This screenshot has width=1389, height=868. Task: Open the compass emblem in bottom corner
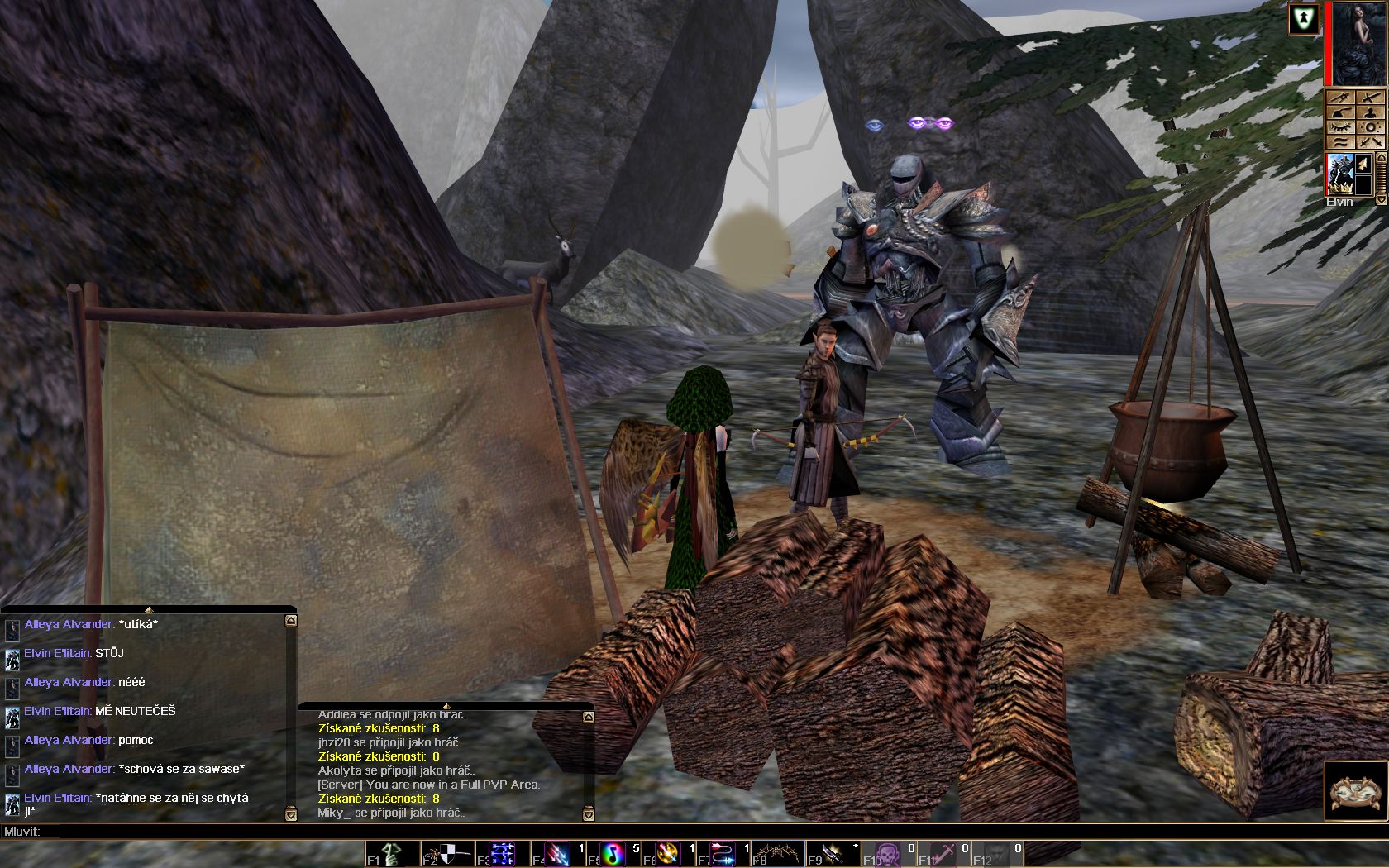[x=1356, y=791]
